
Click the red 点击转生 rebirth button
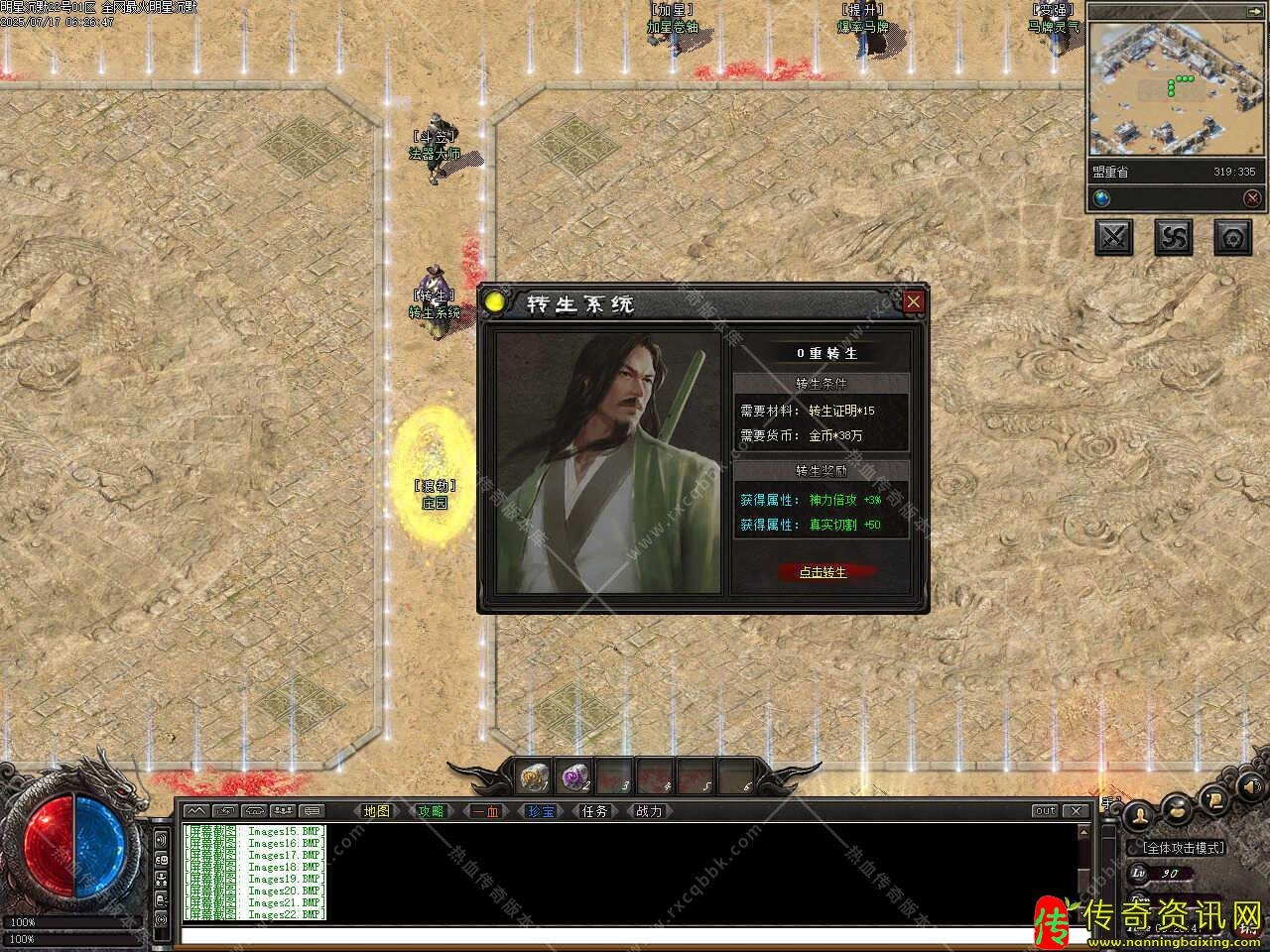(823, 572)
